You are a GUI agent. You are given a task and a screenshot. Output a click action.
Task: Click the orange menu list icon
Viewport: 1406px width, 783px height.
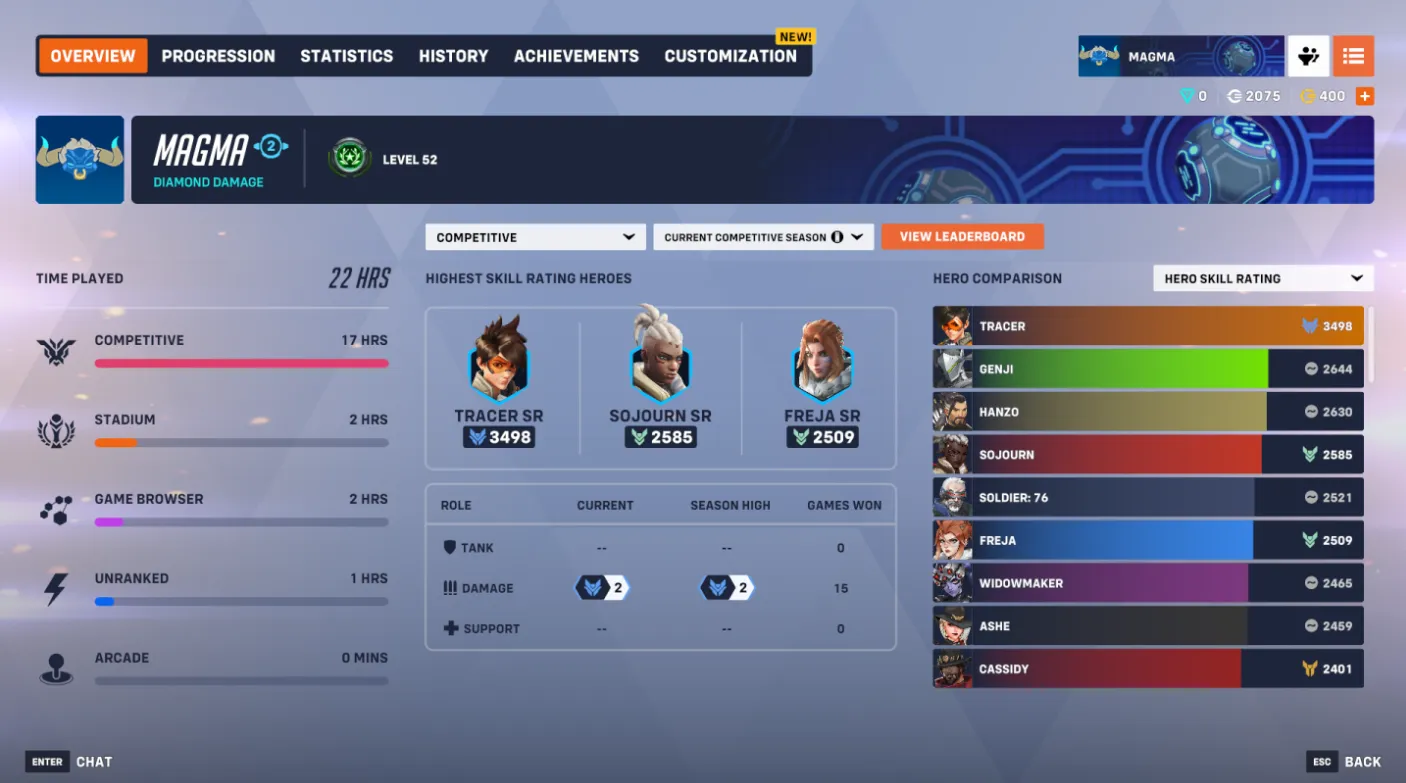coord(1354,56)
